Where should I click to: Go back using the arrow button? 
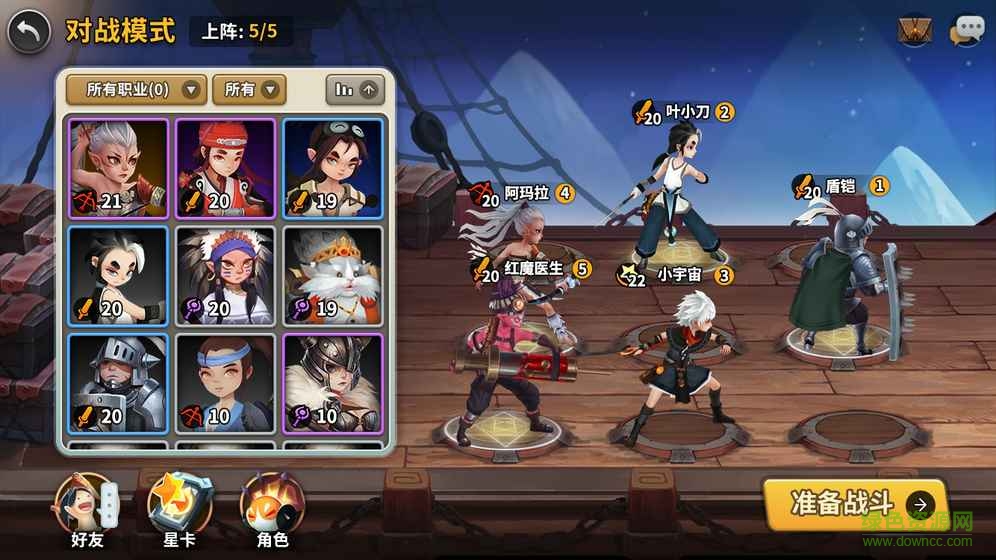(x=29, y=33)
